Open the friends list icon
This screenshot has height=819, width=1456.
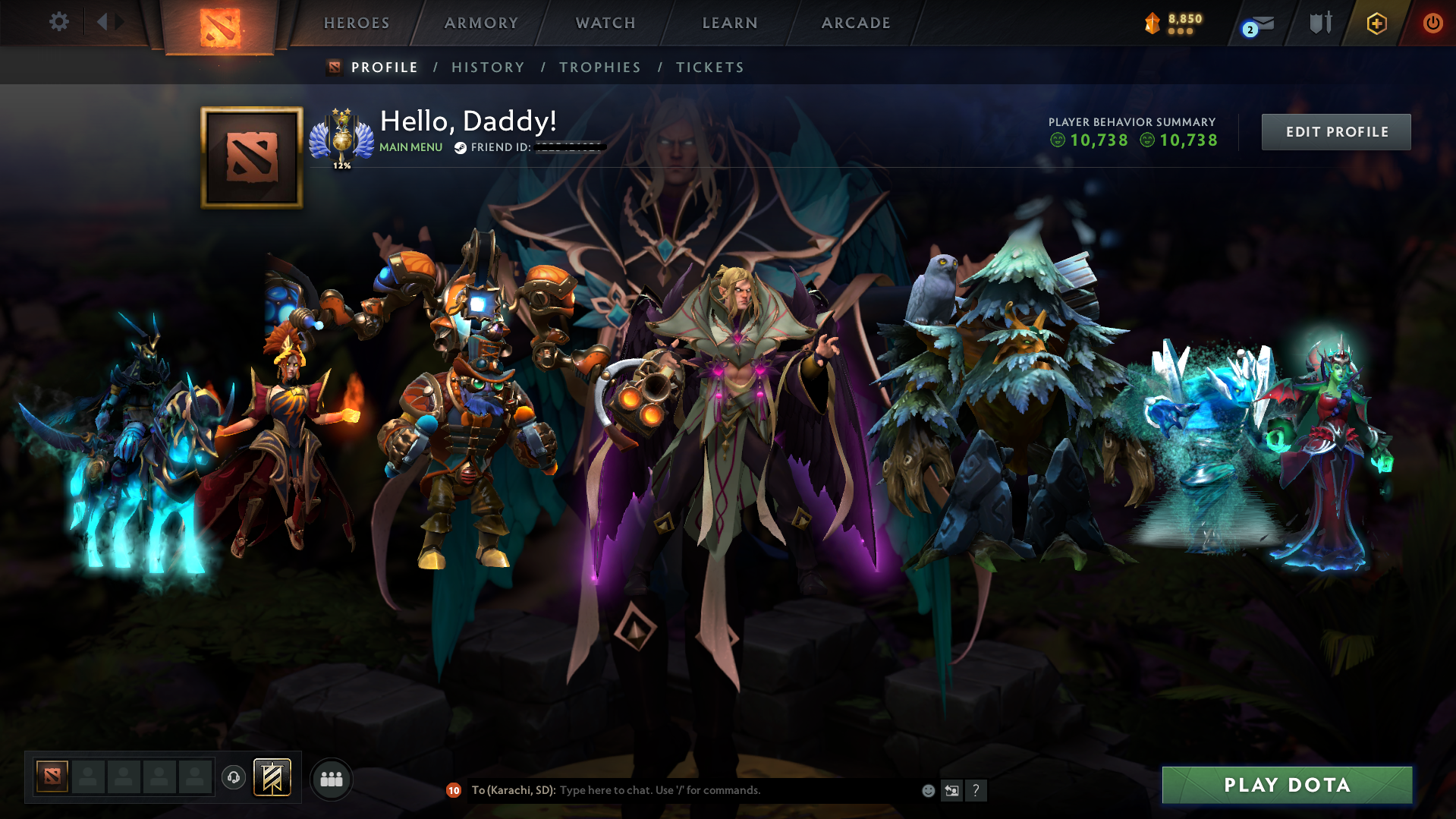[331, 778]
